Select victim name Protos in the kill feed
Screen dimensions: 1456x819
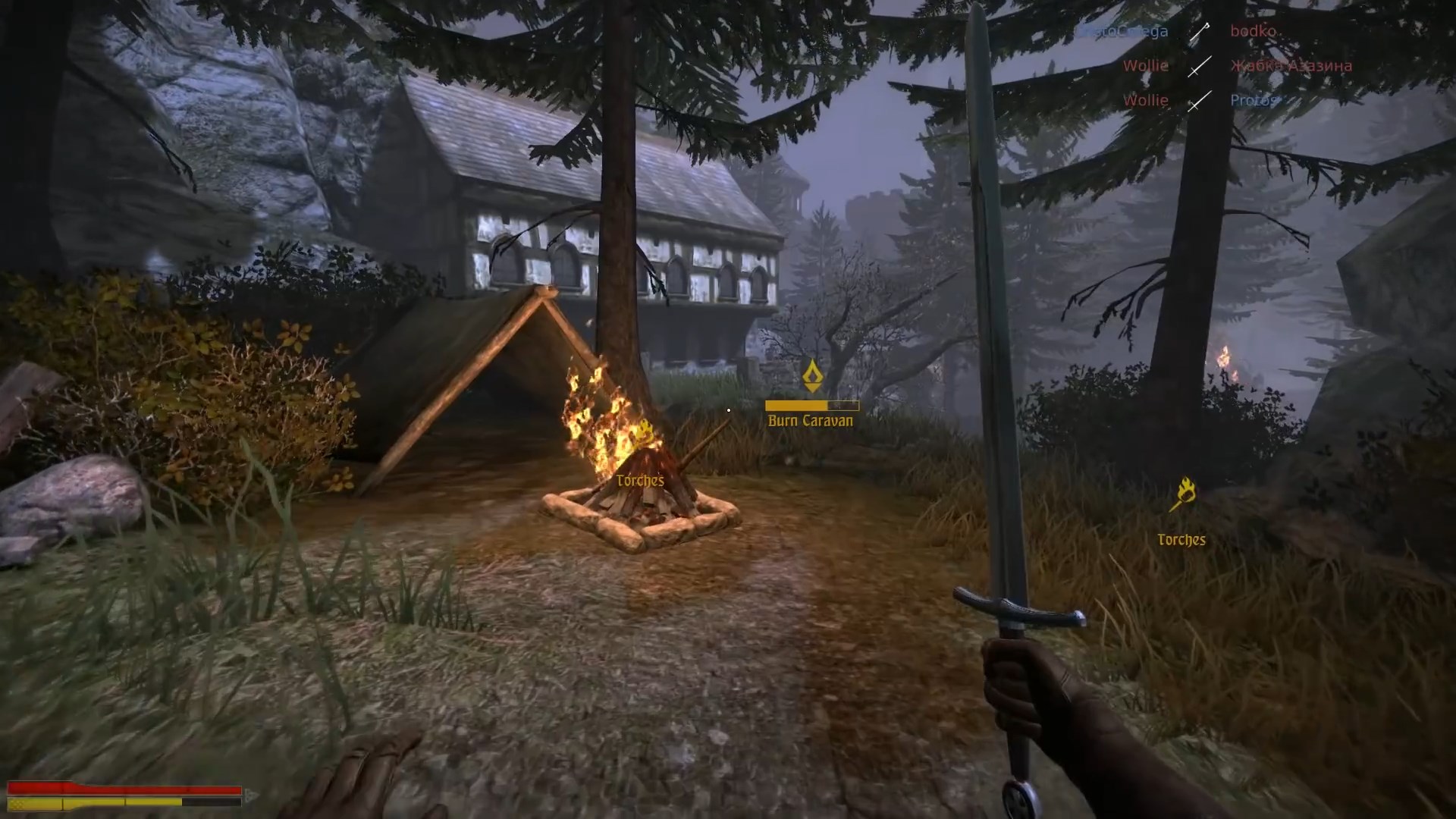pyautogui.click(x=1253, y=100)
